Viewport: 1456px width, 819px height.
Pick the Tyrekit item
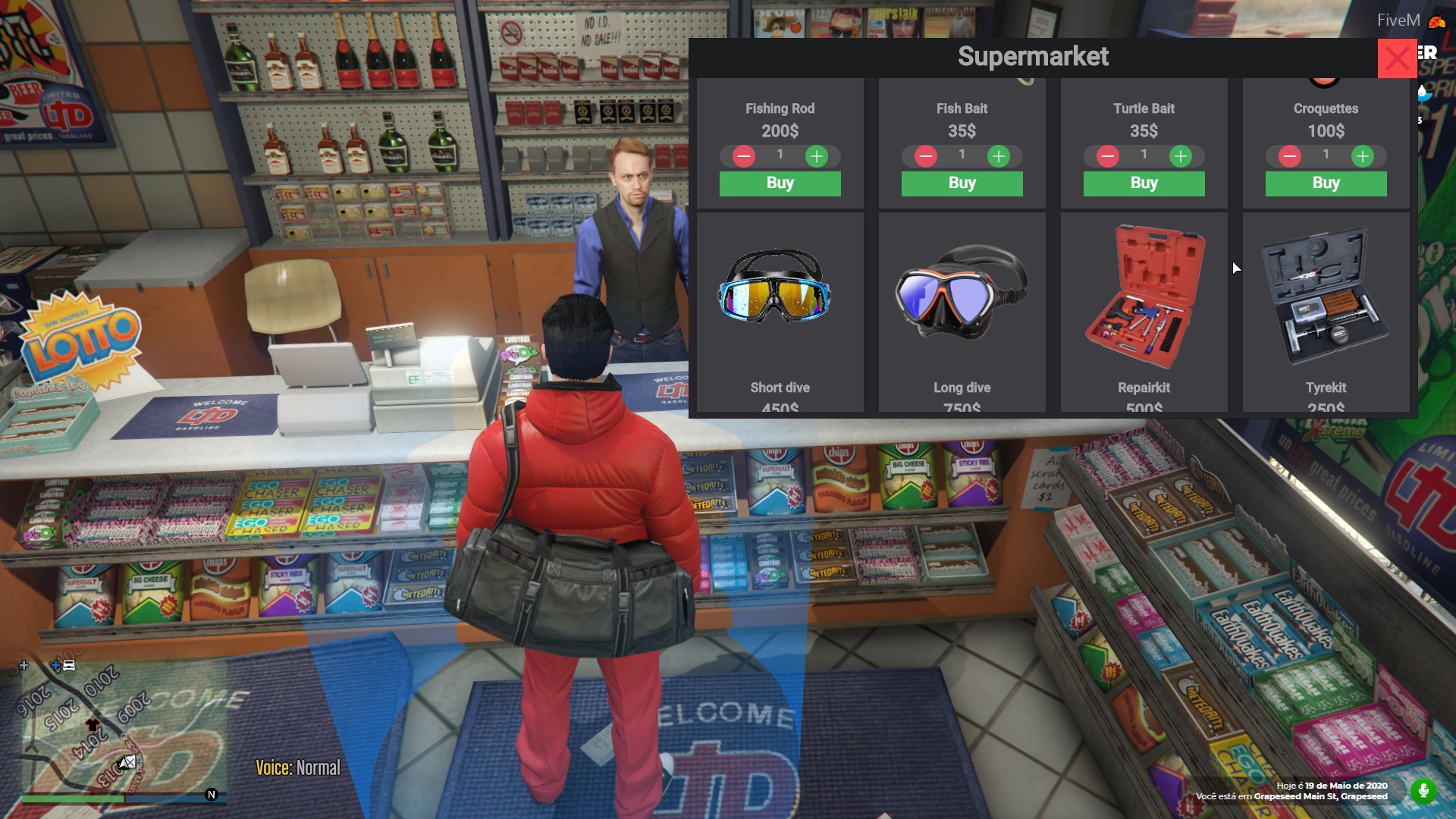pos(1325,297)
